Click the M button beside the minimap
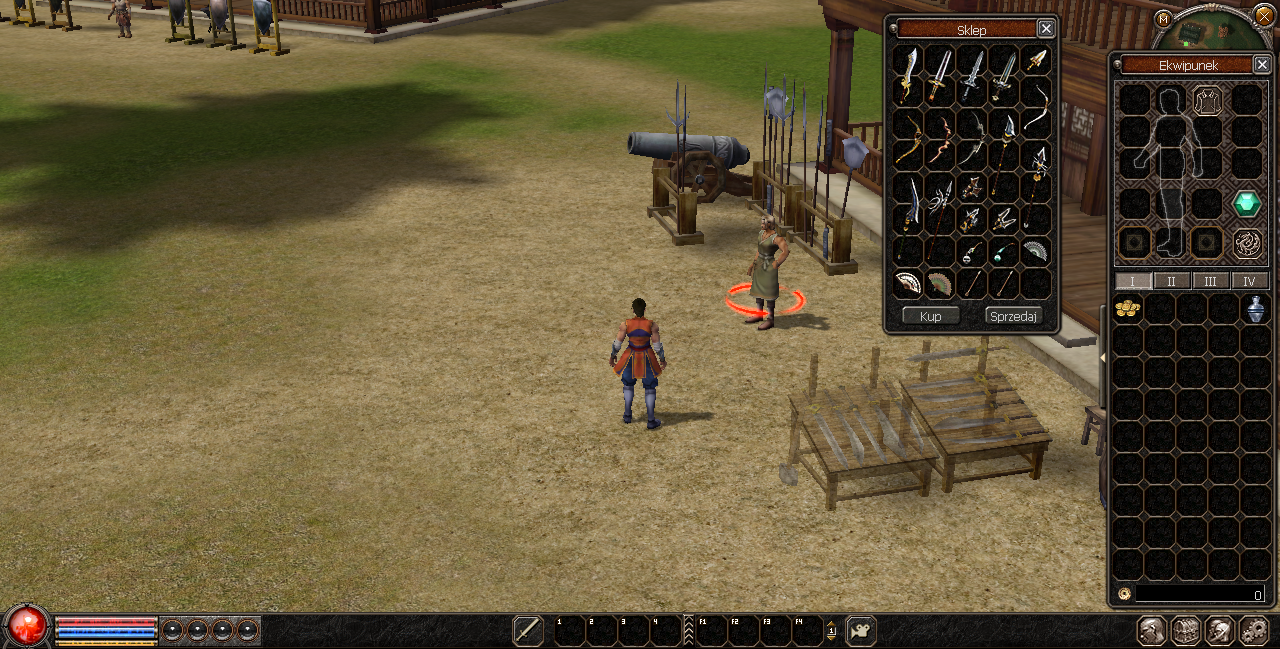Screen dimensions: 1280x649 1162,19
